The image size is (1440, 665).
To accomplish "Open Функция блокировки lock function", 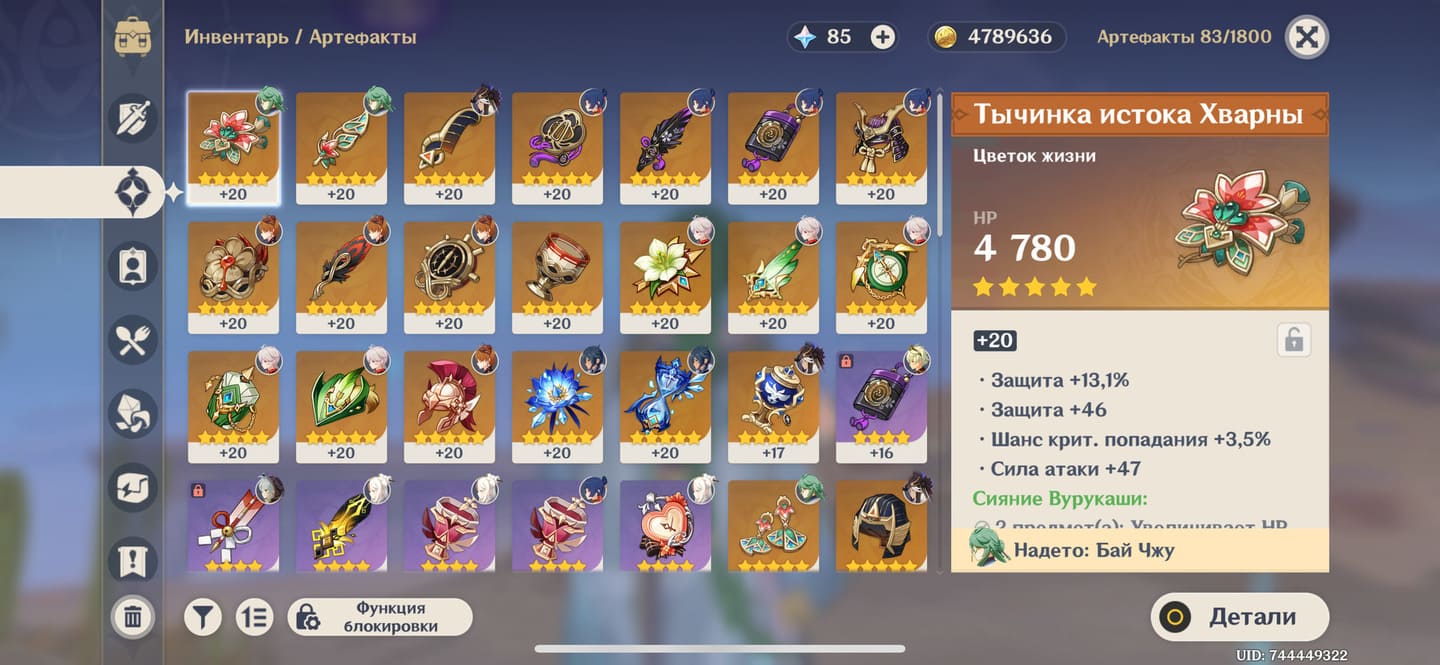I will coord(380,617).
